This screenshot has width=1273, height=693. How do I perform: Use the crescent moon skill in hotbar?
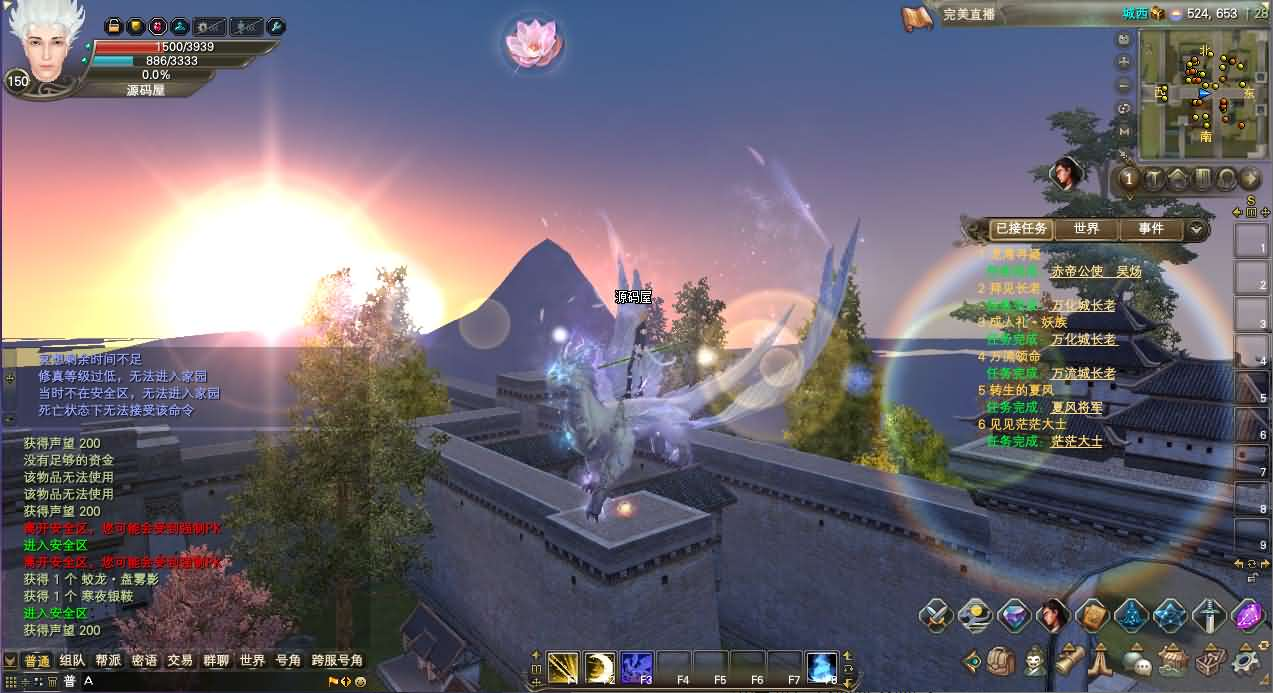pyautogui.click(x=600, y=667)
